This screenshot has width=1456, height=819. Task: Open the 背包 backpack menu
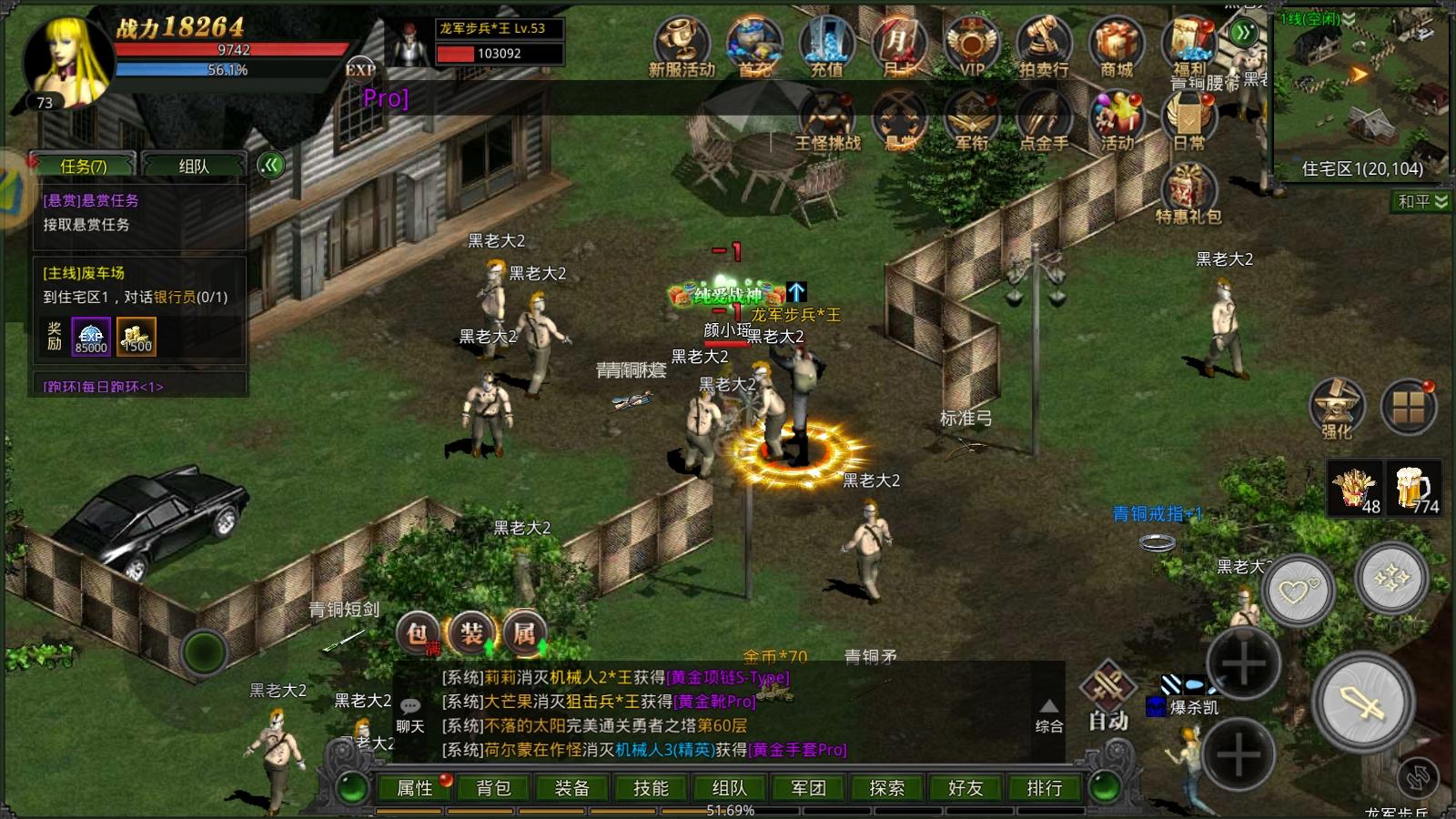(x=493, y=788)
